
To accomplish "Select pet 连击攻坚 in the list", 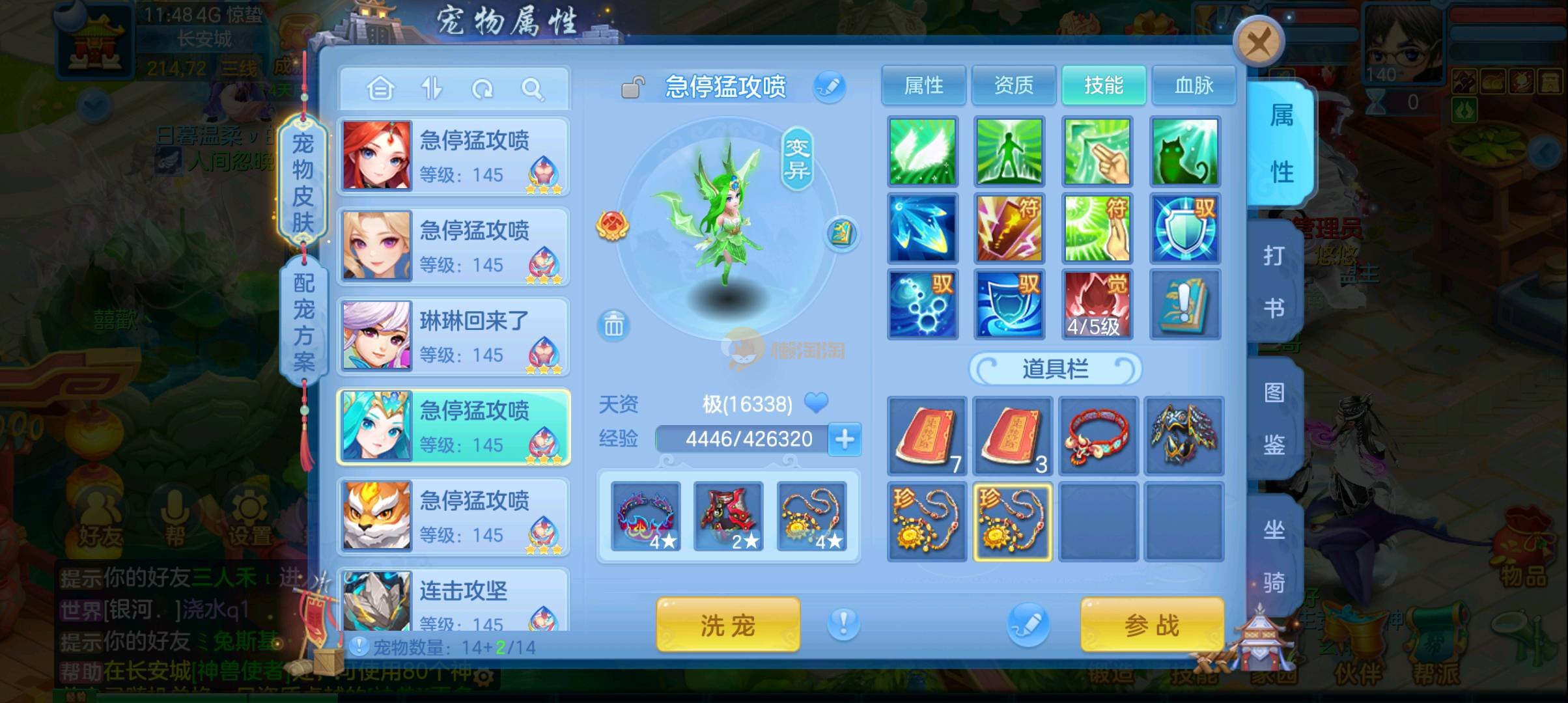I will click(454, 602).
